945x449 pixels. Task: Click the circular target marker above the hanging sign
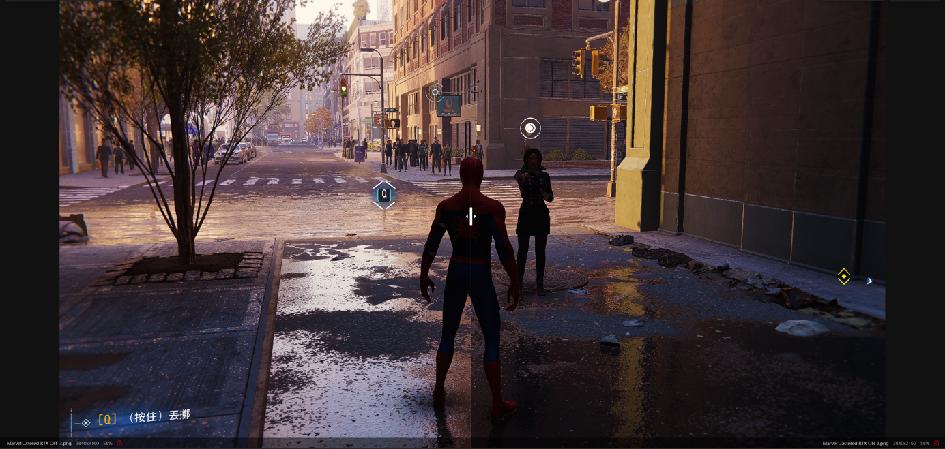click(435, 93)
